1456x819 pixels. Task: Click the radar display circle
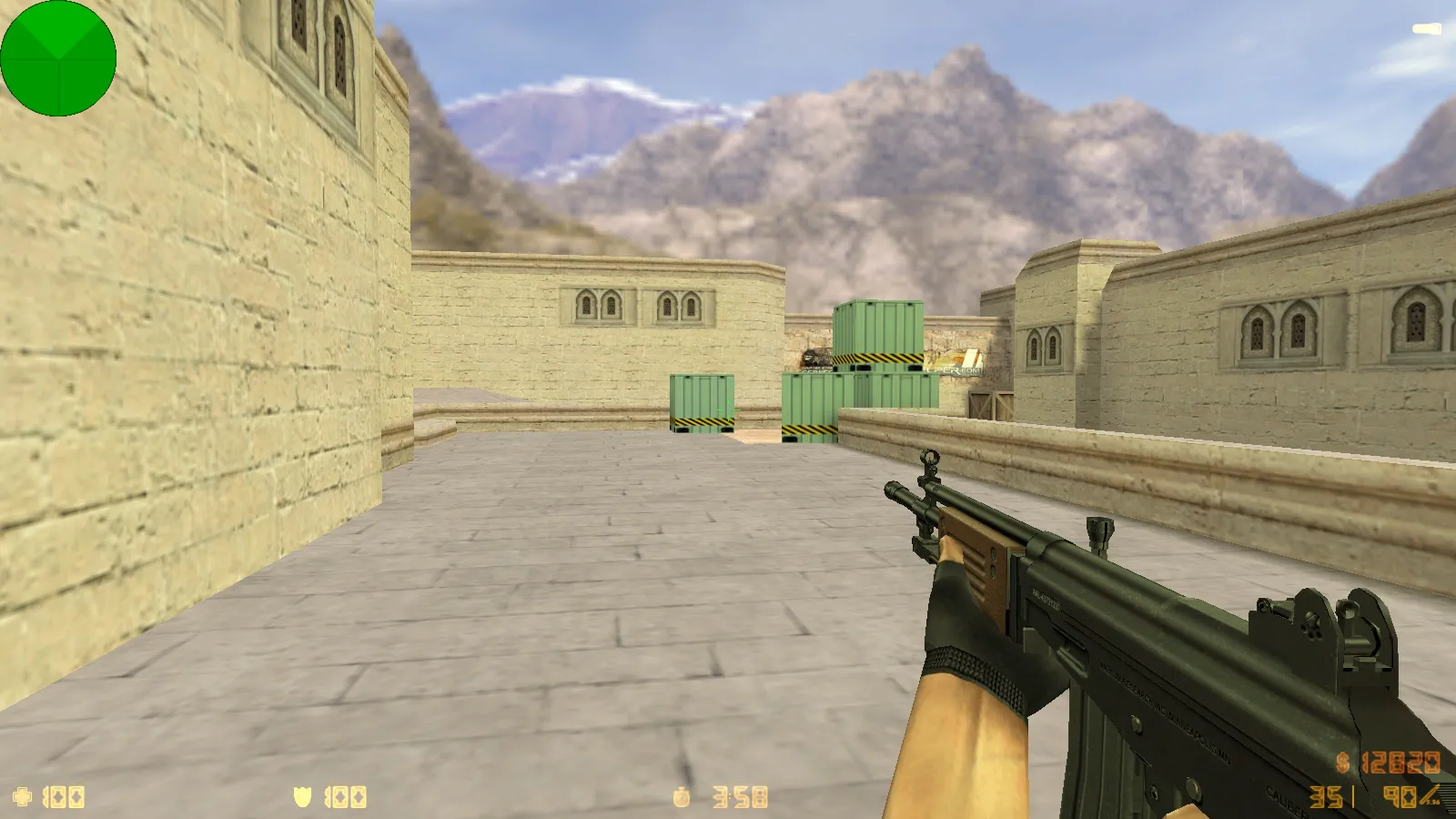[59, 59]
